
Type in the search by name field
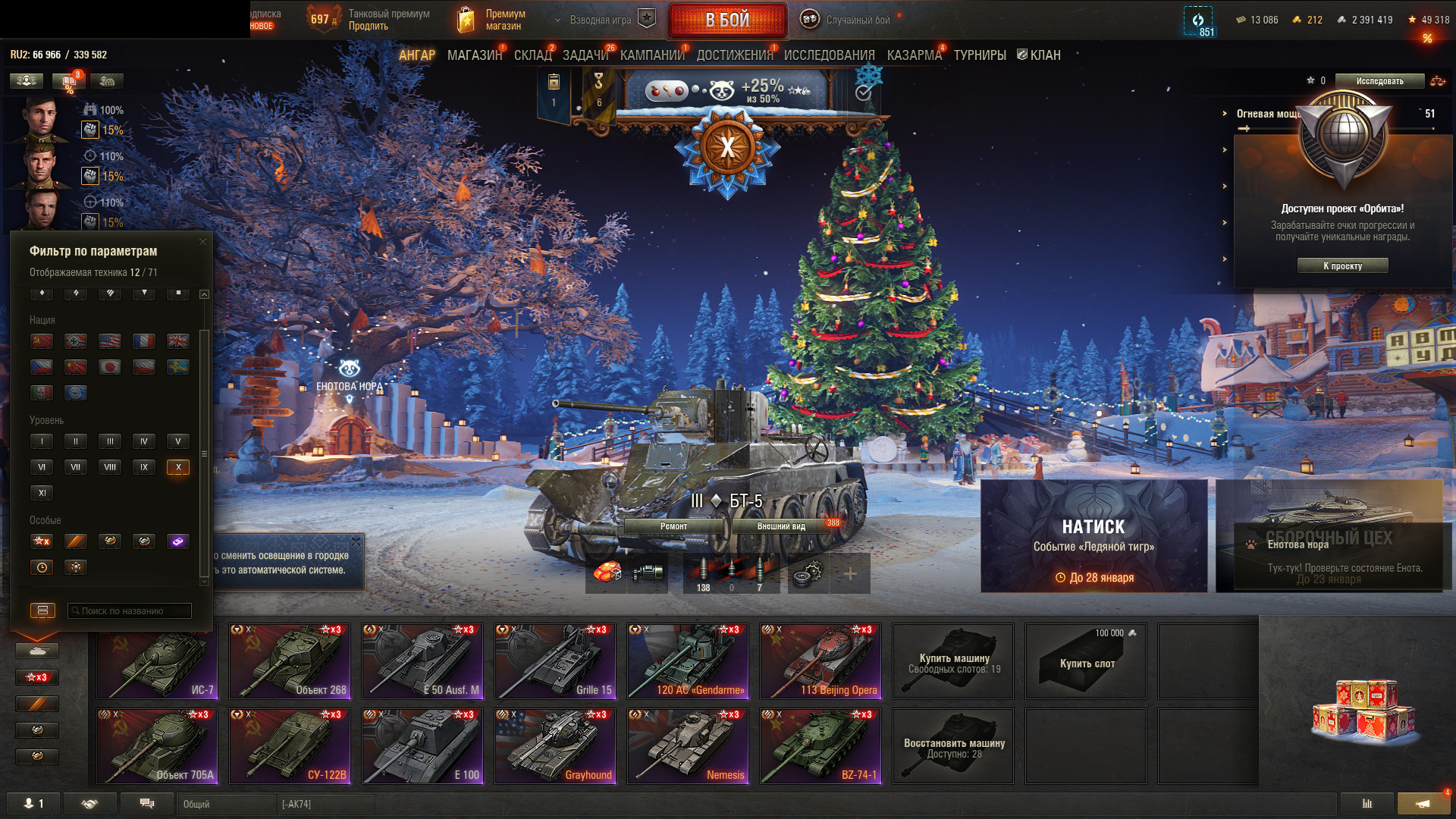click(x=129, y=611)
